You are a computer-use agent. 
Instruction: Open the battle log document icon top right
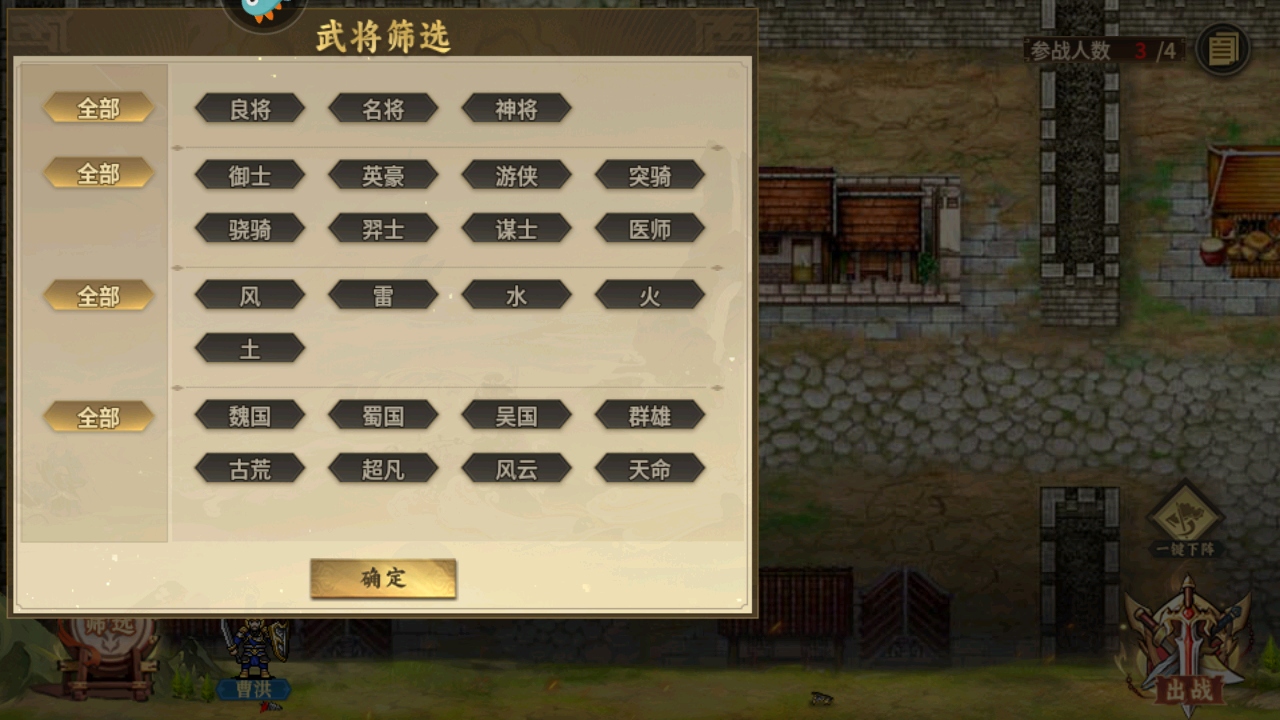coord(1222,48)
